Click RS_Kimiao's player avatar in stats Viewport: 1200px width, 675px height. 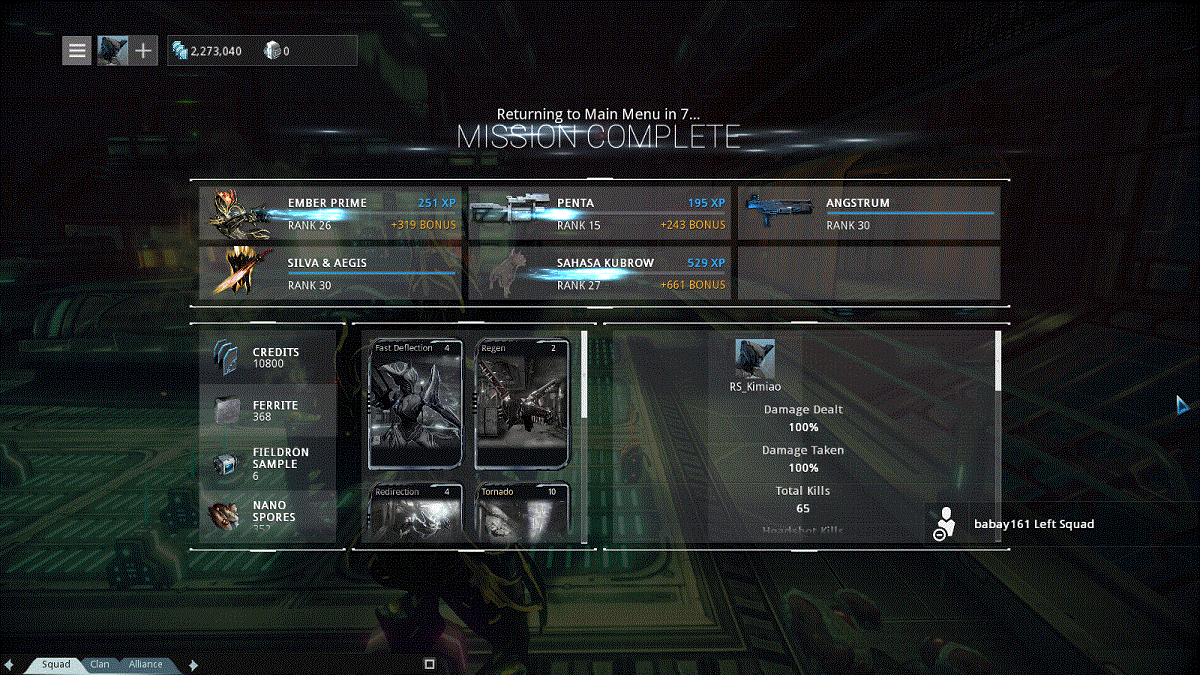755,359
